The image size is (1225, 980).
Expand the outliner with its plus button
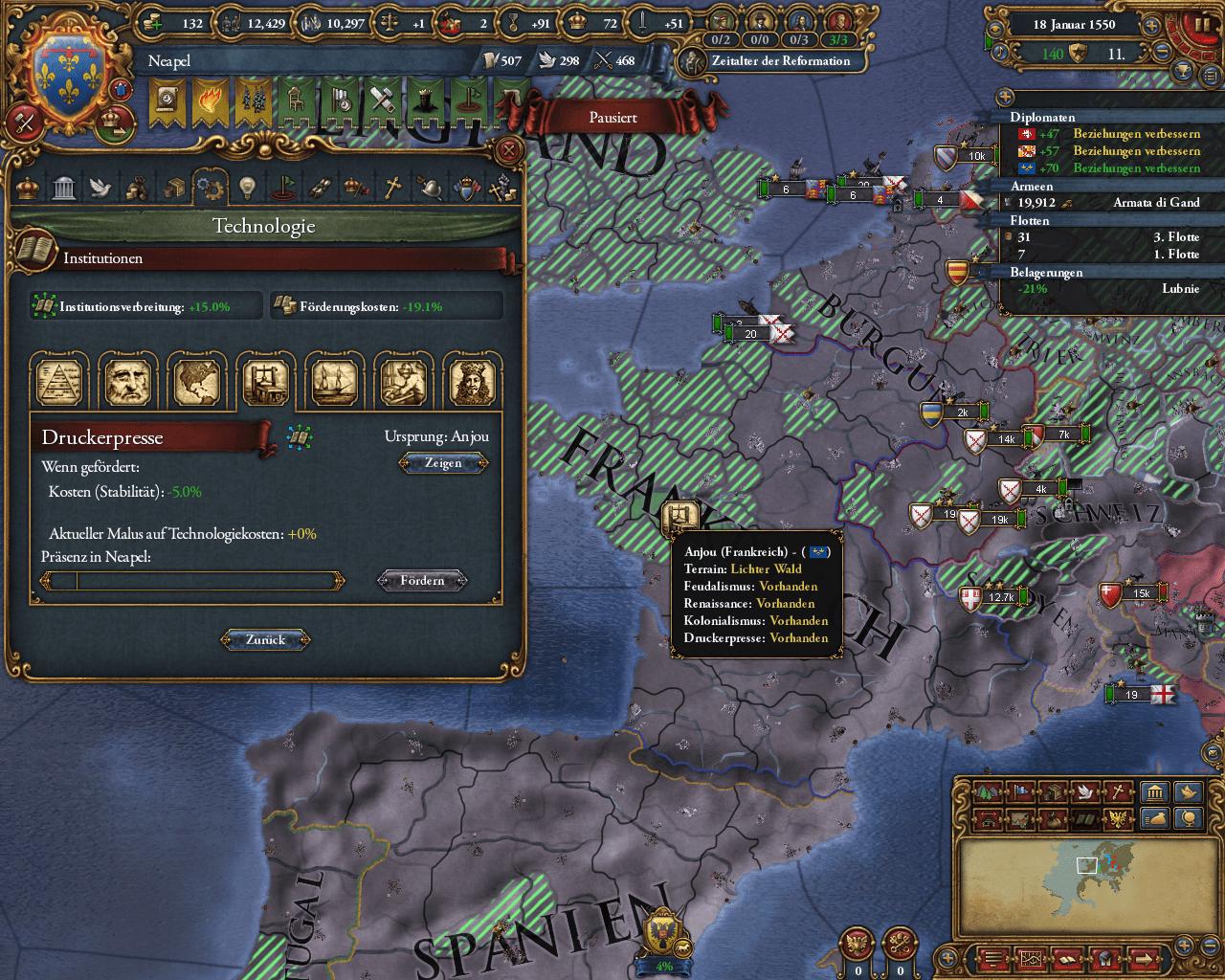(x=1004, y=97)
